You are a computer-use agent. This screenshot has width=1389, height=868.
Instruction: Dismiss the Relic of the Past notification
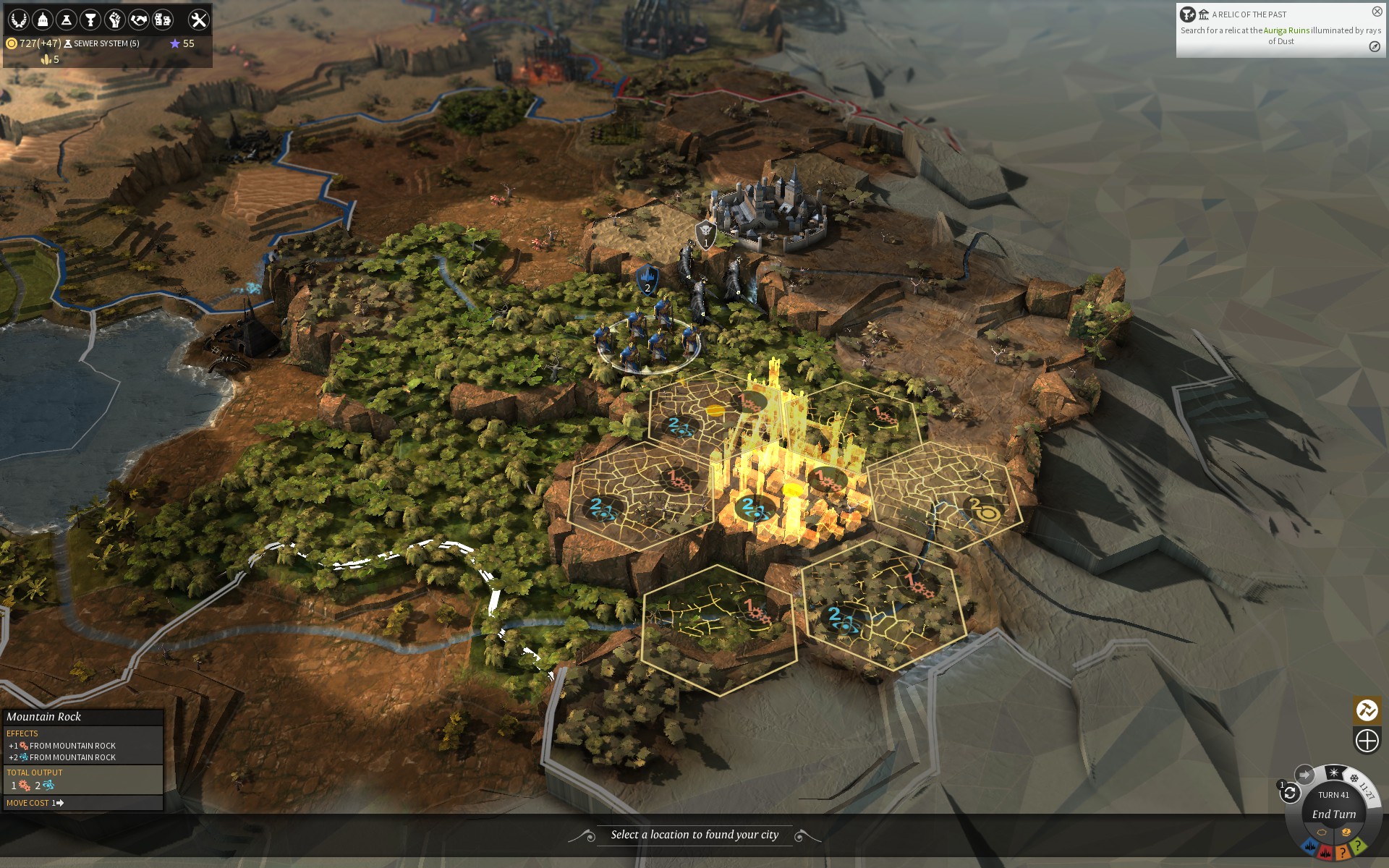pos(1377,12)
